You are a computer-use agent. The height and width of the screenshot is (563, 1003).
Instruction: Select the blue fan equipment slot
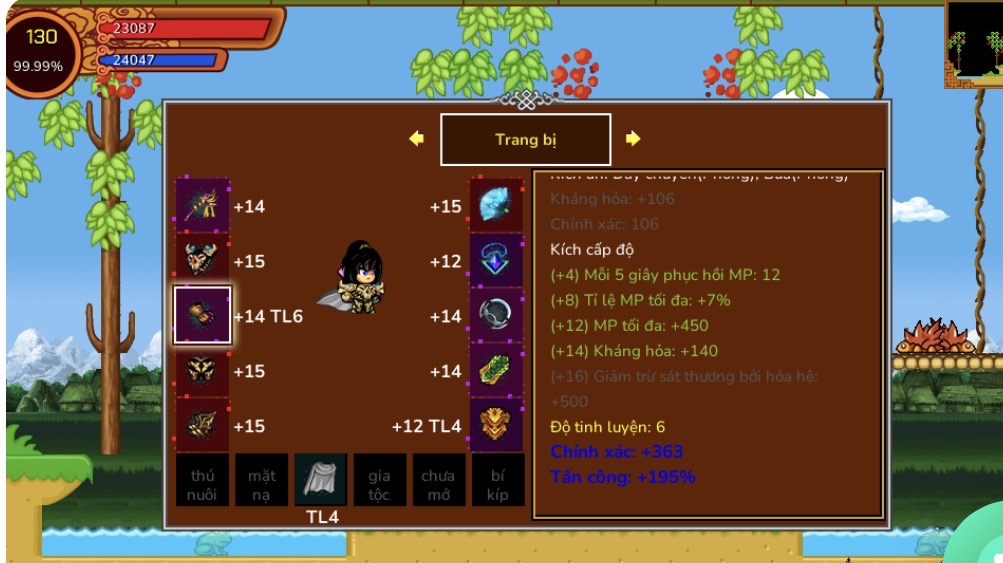coord(497,206)
